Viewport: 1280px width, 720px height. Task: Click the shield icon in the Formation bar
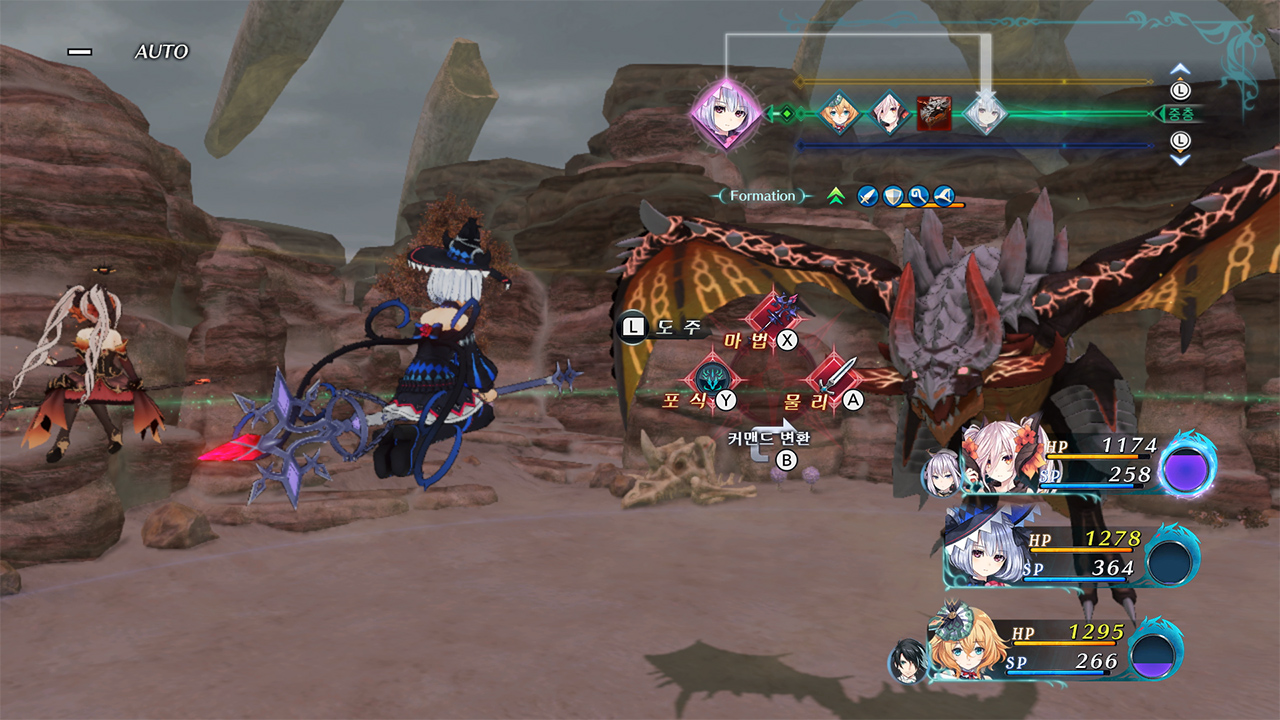(892, 195)
